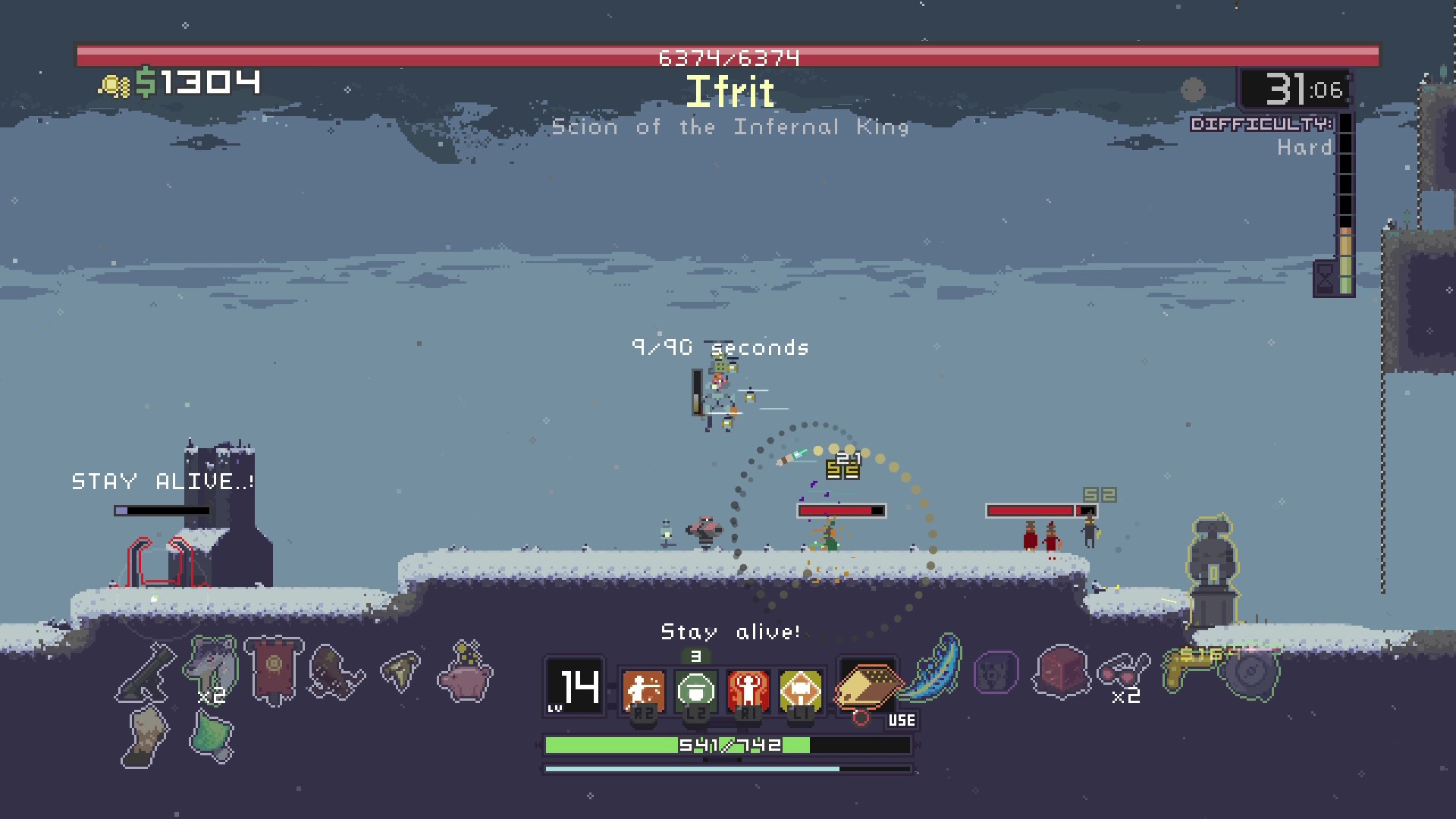The image size is (1456, 819).
Task: Select the red-lensed glasses item
Action: 1122,670
